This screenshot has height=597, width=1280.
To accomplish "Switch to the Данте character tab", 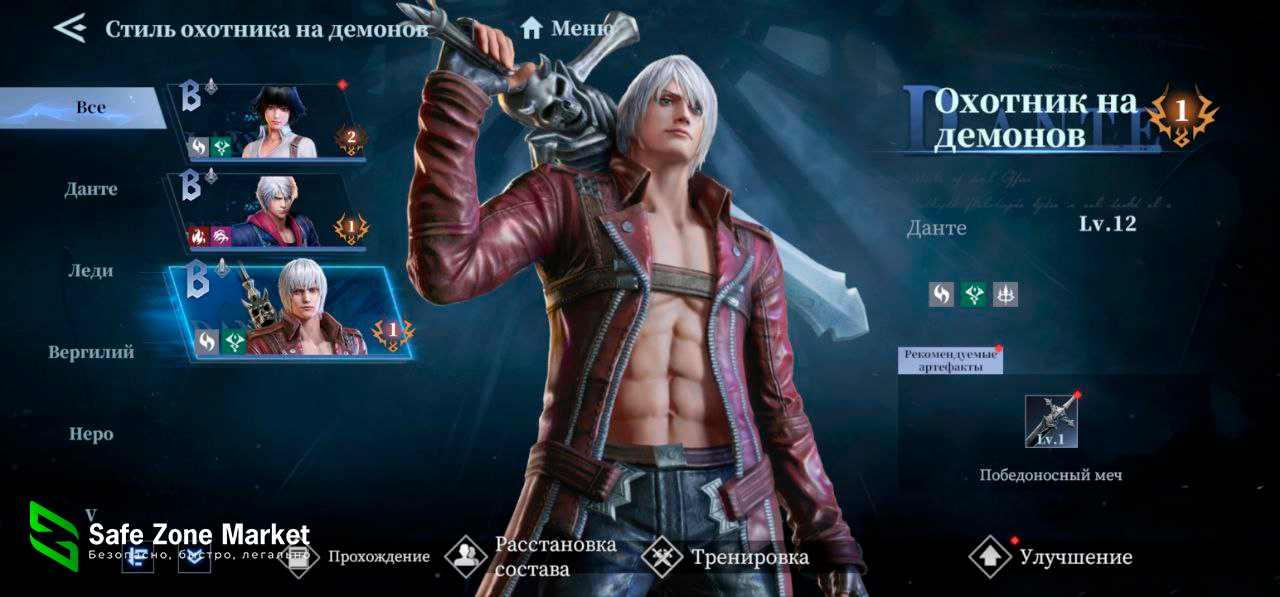I will tap(92, 189).
